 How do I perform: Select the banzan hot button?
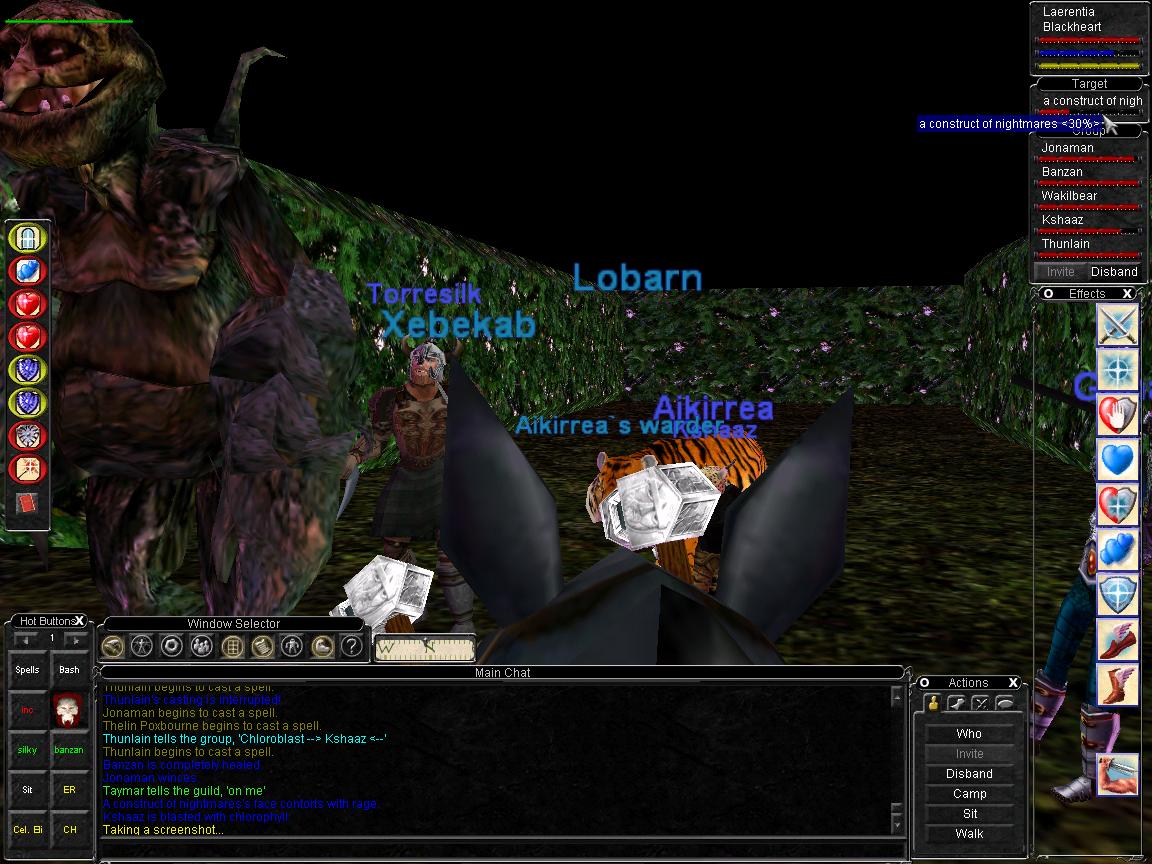(69, 750)
